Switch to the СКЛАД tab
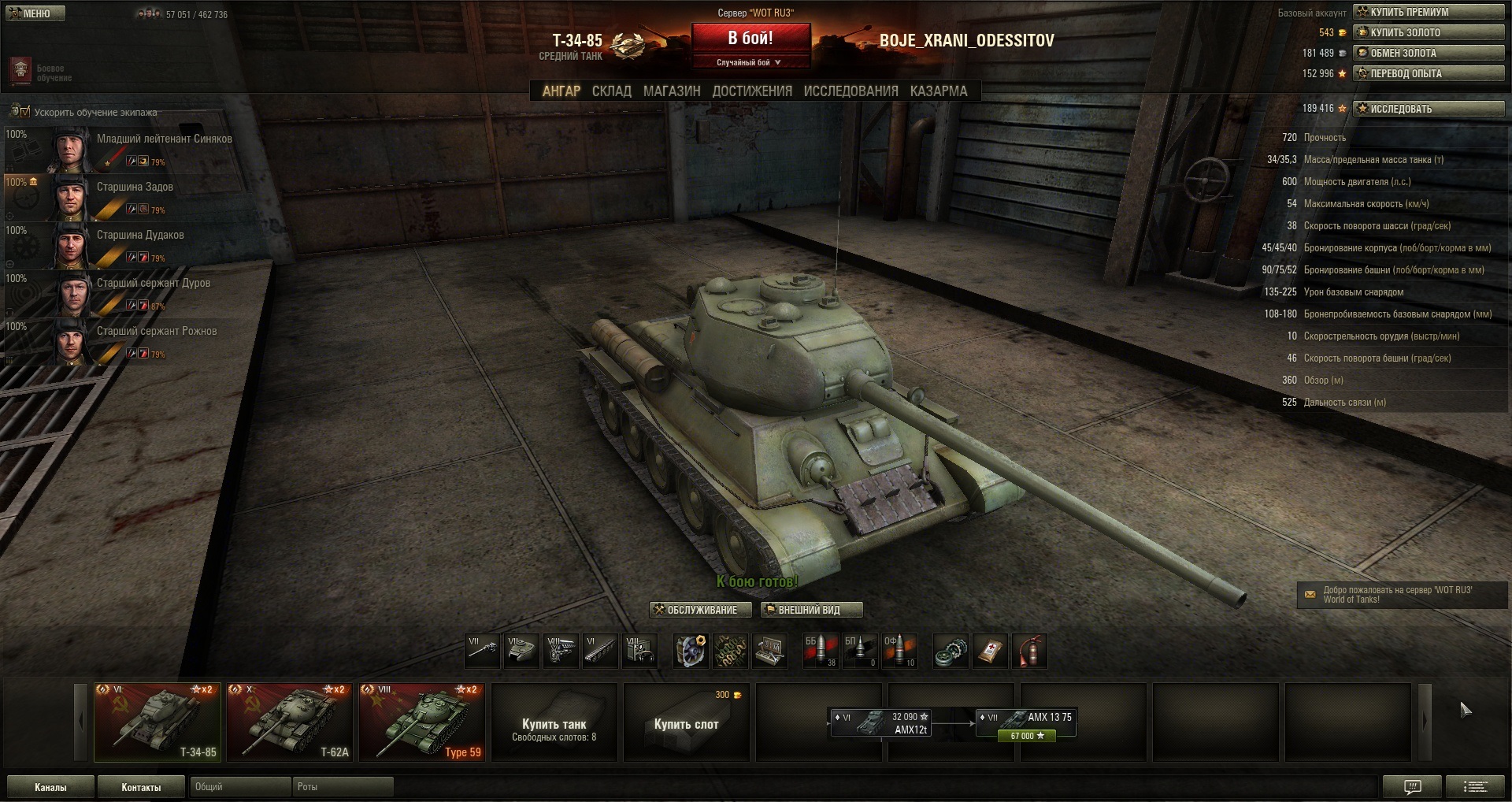This screenshot has width=1512, height=802. pyautogui.click(x=611, y=91)
